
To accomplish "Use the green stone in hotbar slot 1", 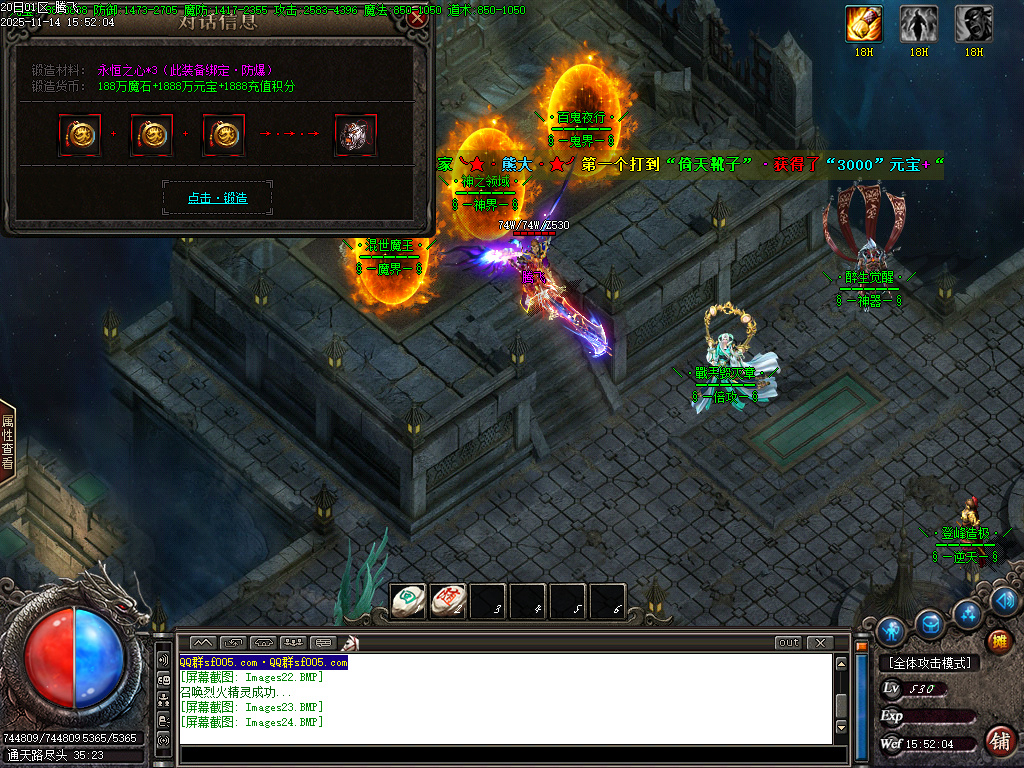I will [x=408, y=601].
